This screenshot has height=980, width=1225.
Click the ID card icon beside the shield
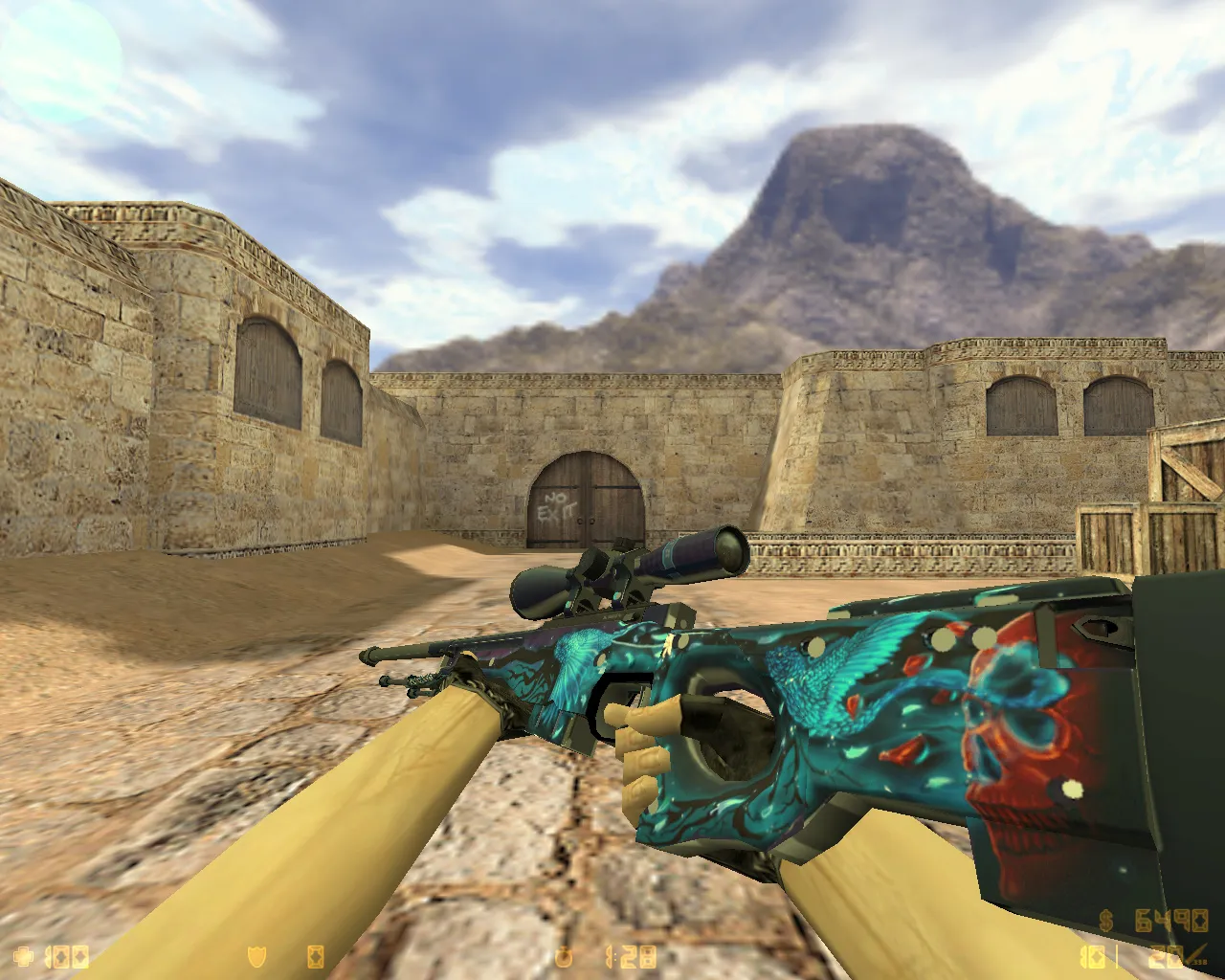pos(315,955)
